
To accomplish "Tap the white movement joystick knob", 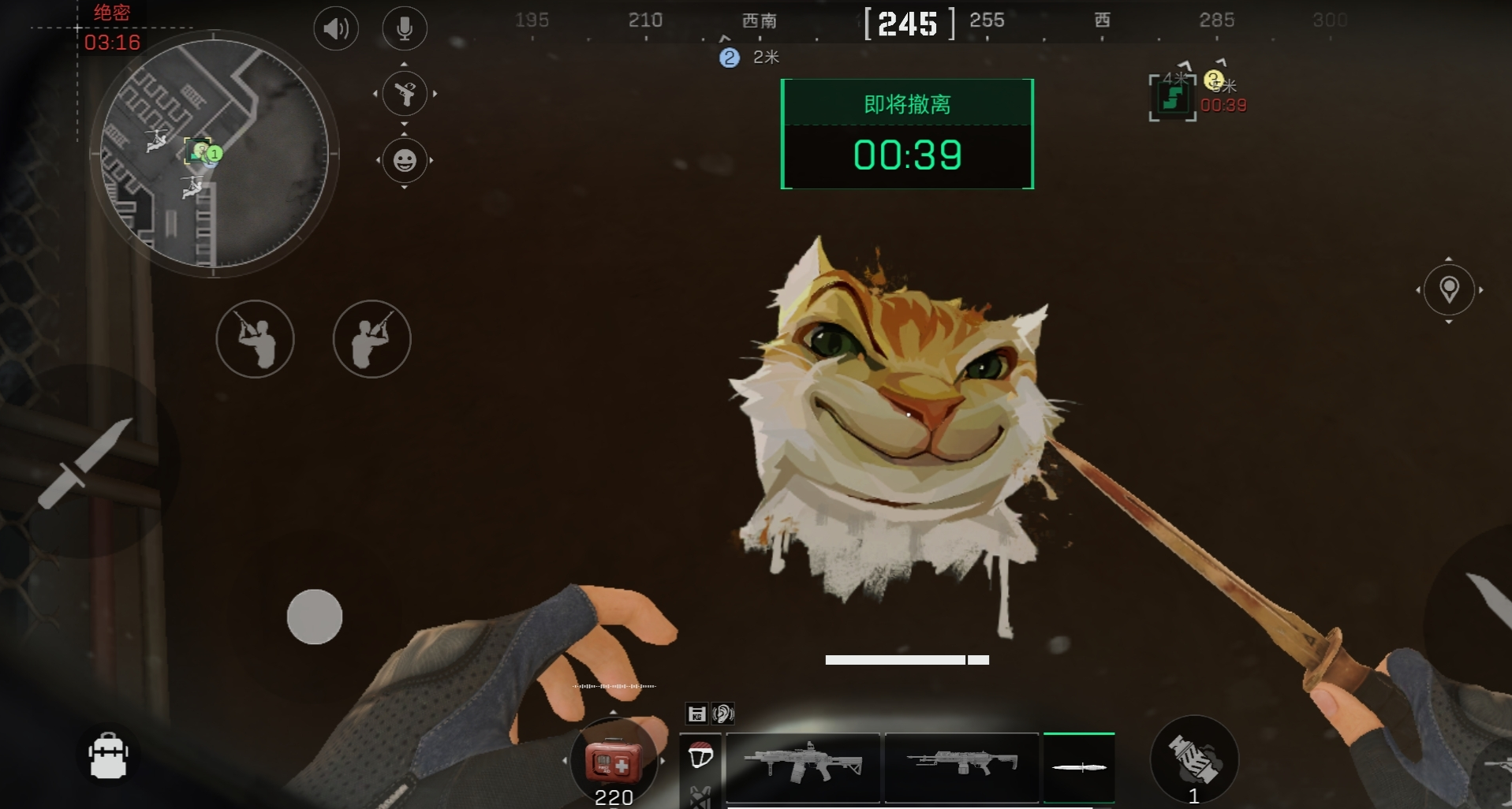I will (x=315, y=617).
